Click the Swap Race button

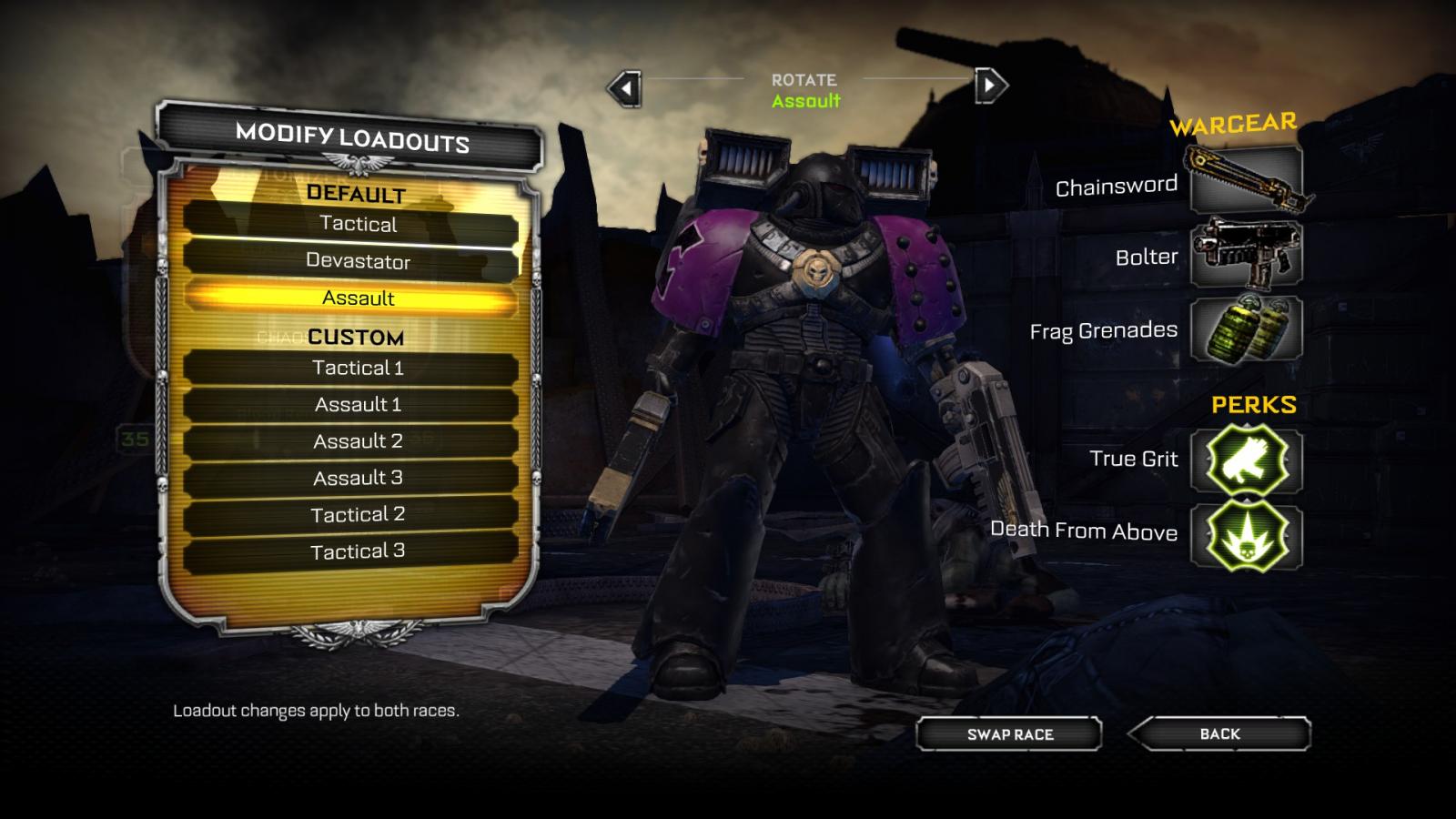pyautogui.click(x=1009, y=734)
